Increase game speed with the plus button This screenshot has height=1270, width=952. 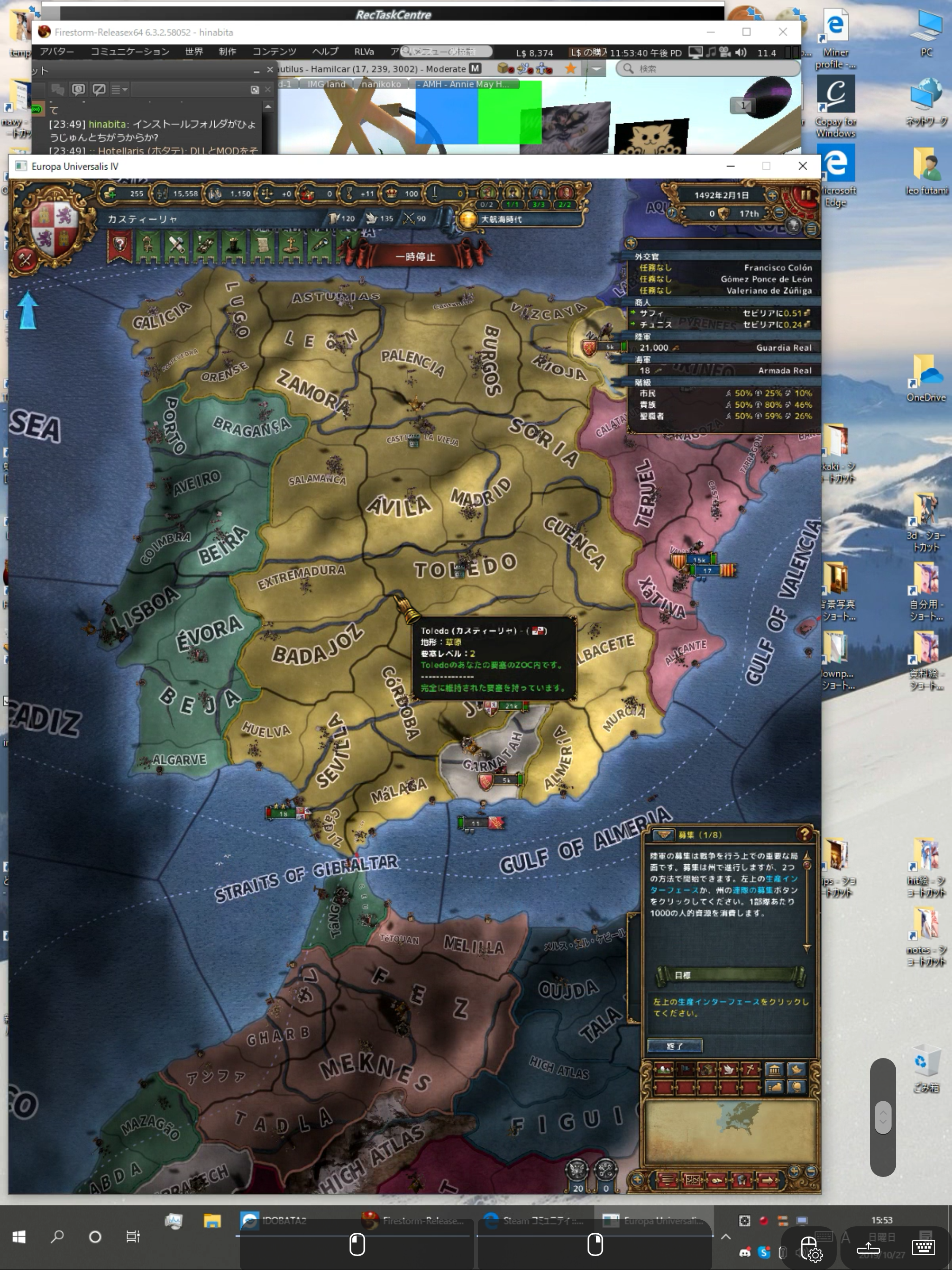772,196
